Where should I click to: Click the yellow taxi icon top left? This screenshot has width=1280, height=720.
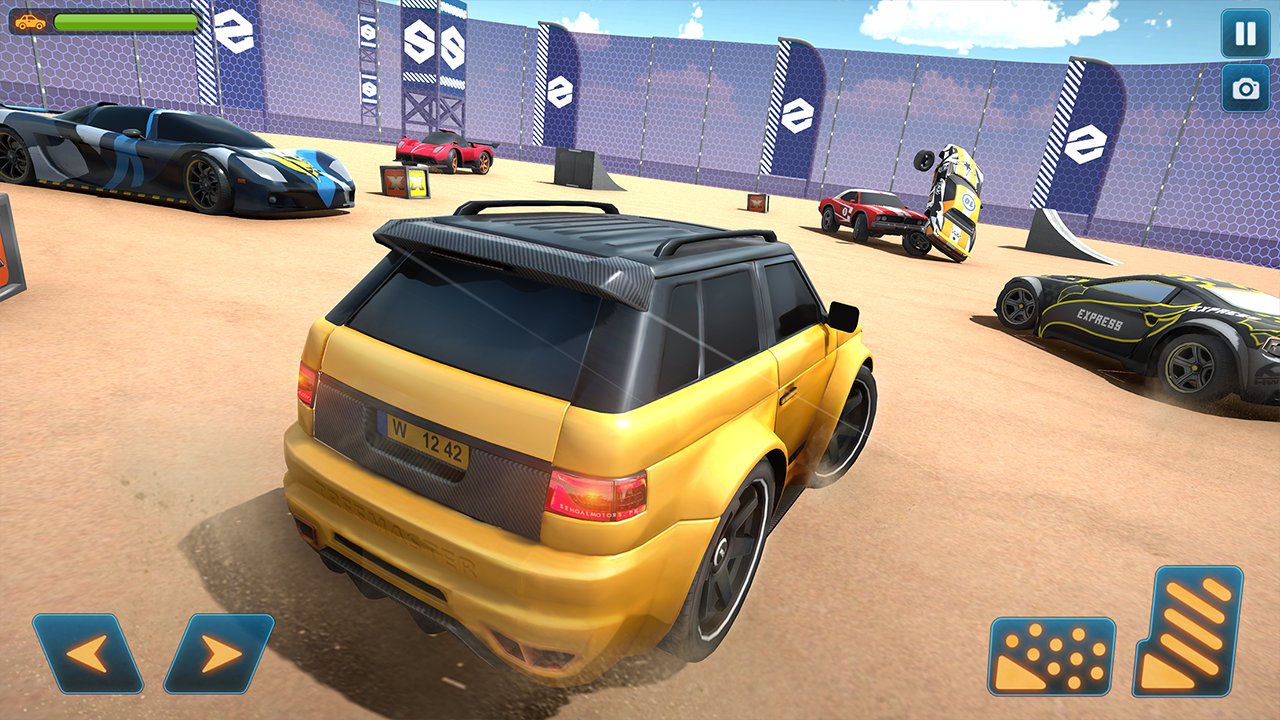pyautogui.click(x=31, y=20)
